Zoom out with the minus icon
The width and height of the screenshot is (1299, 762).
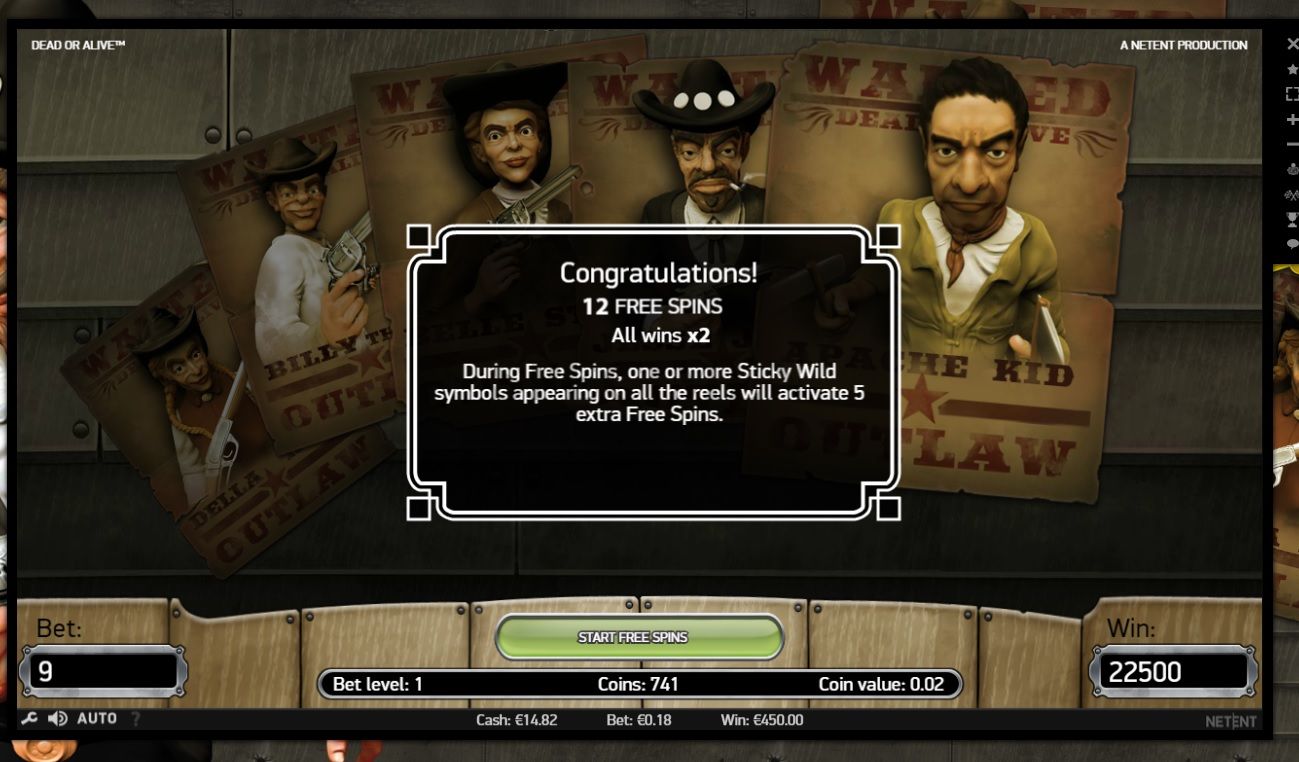(1292, 144)
